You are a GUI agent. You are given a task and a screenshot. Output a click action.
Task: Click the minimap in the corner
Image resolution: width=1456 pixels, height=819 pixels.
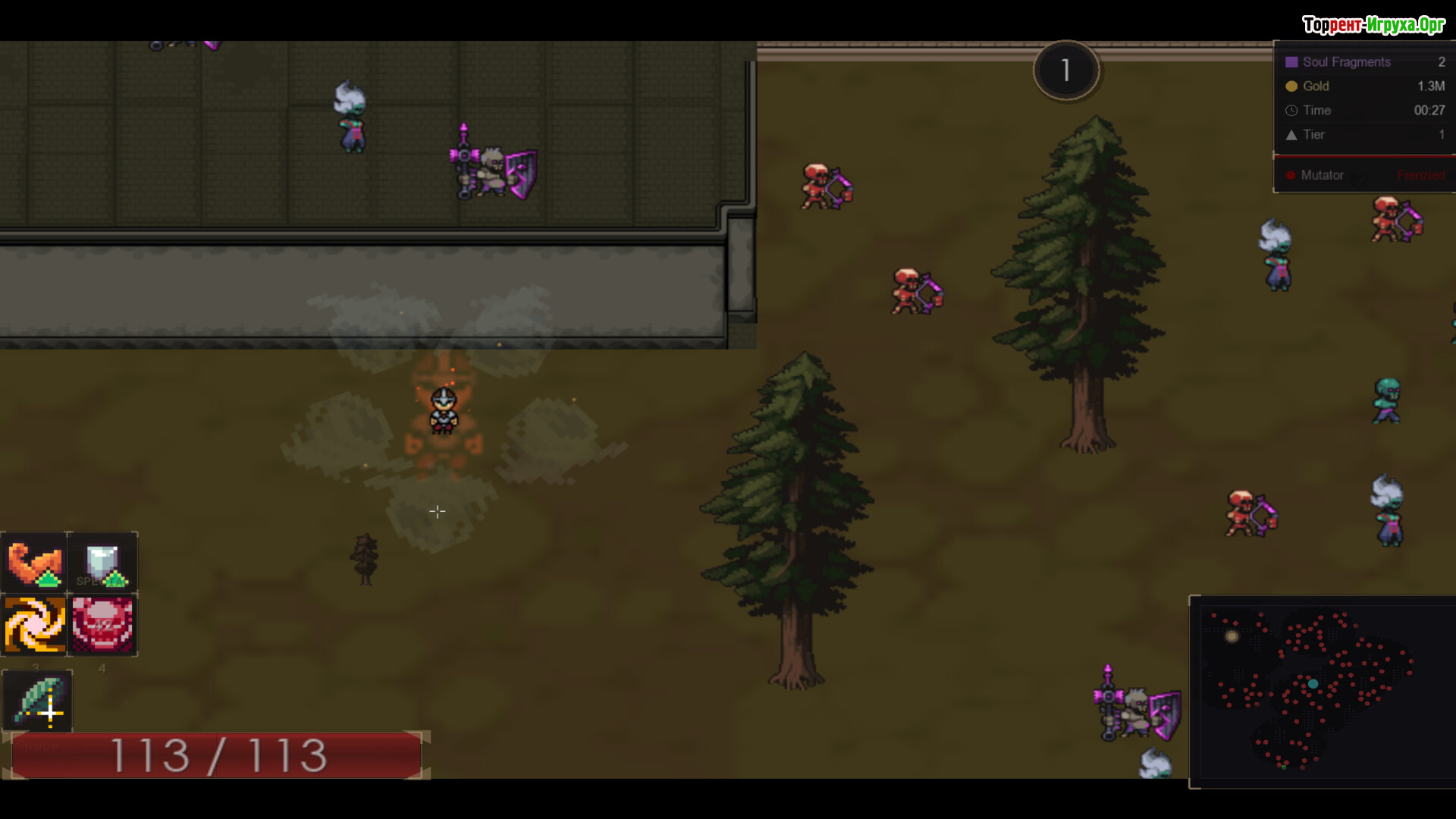click(1321, 692)
